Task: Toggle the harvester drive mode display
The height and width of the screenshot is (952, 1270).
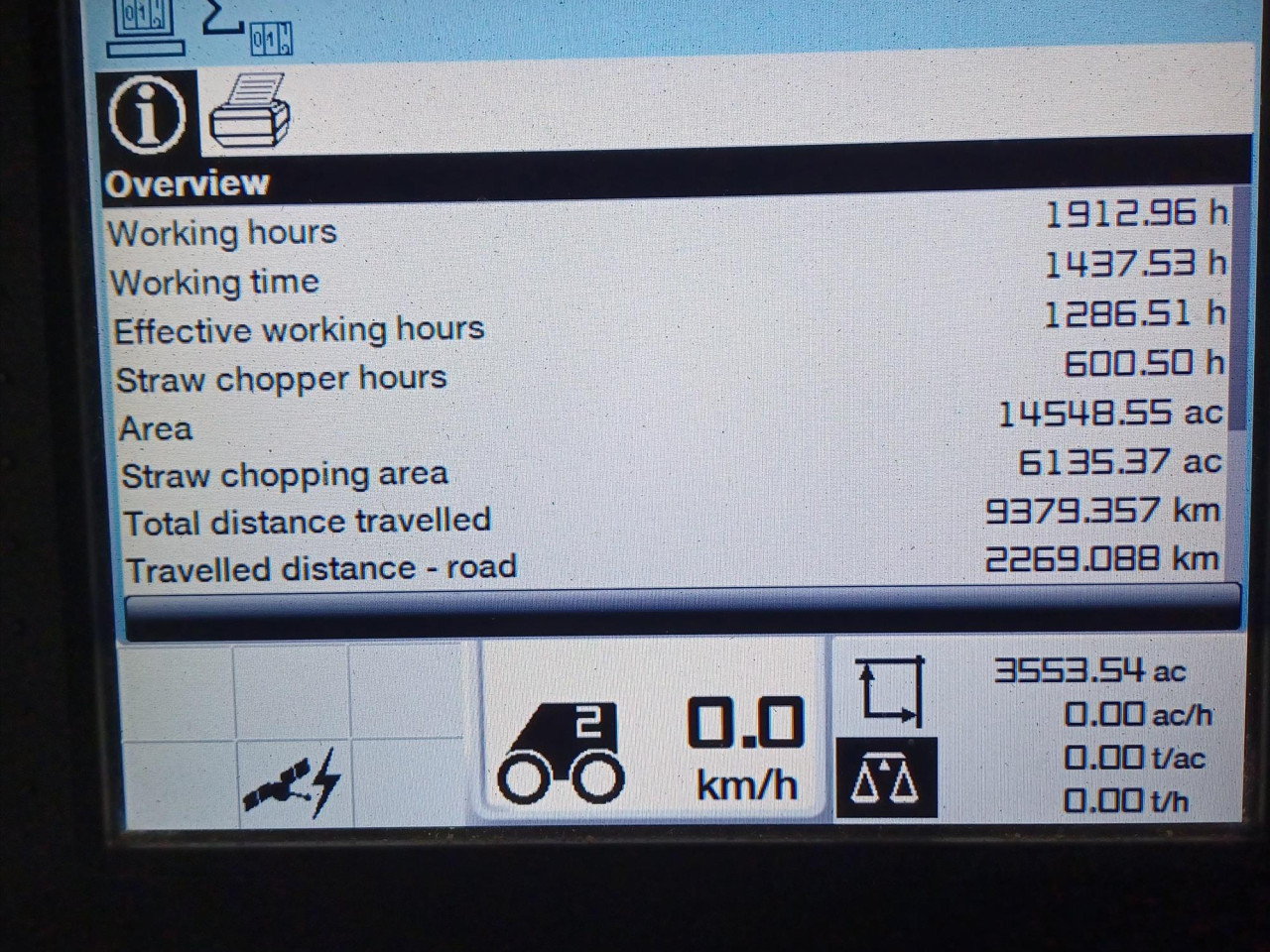Action: pyautogui.click(x=561, y=749)
